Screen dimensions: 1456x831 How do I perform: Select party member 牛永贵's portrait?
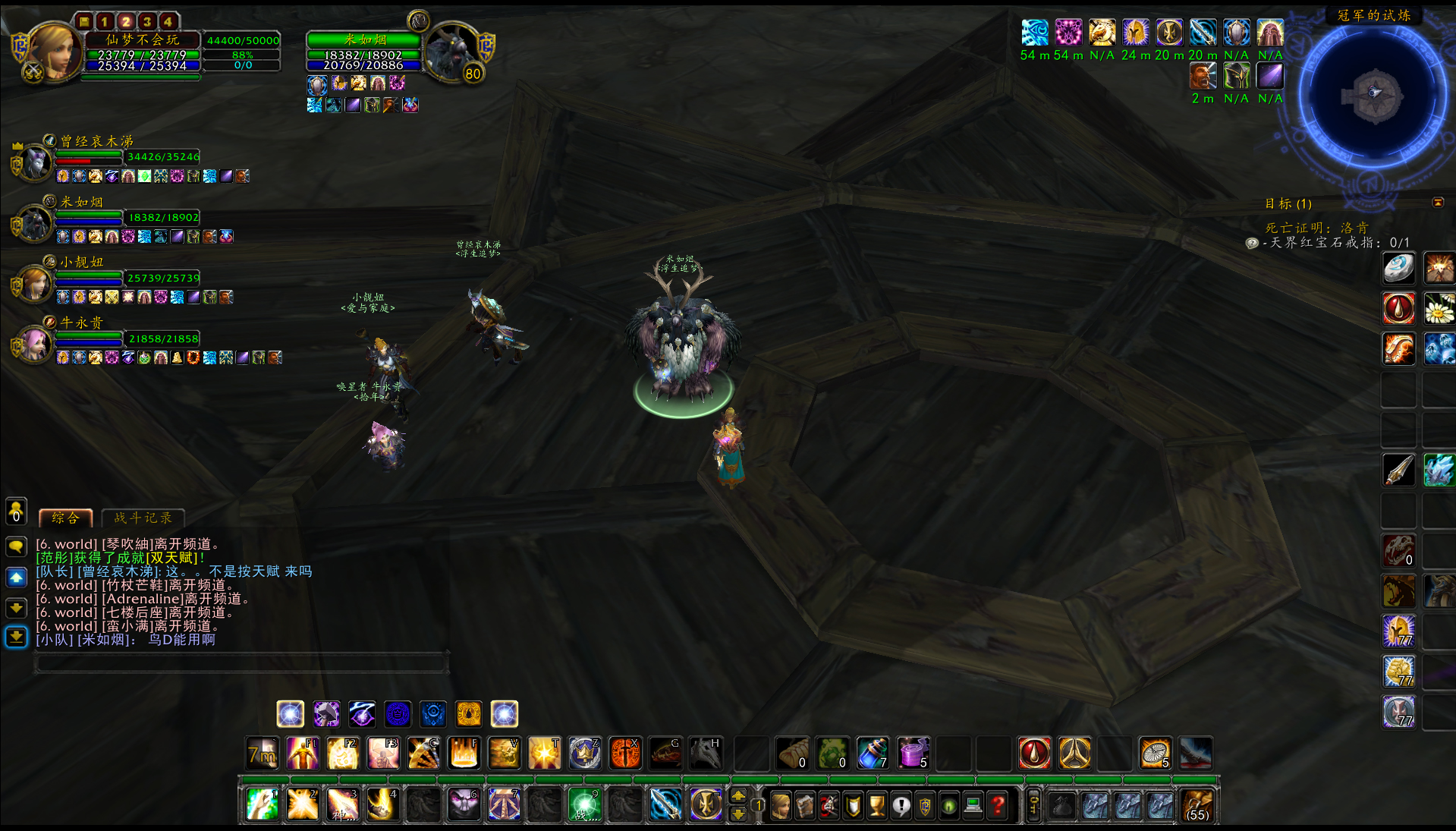click(35, 344)
